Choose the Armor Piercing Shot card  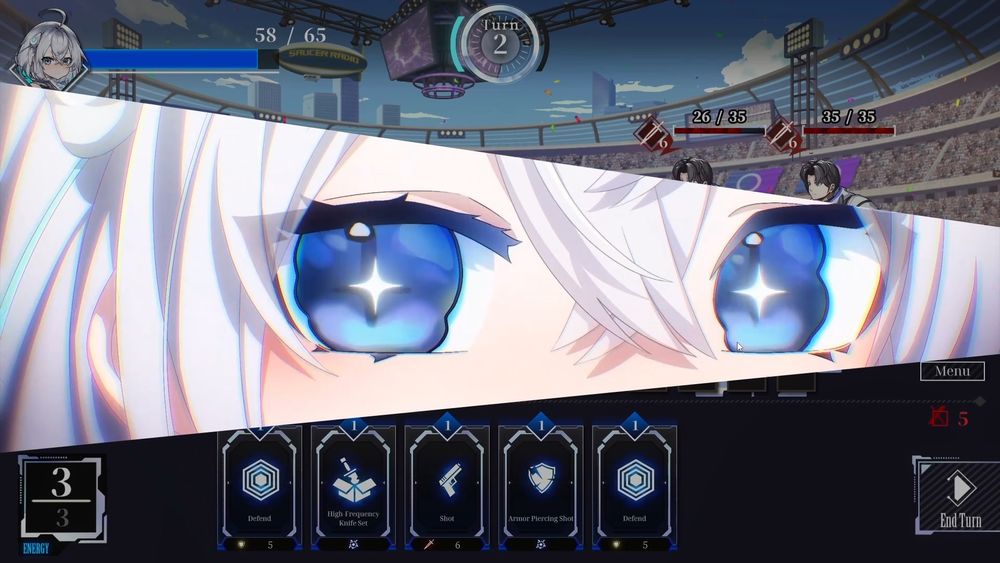pyautogui.click(x=541, y=487)
